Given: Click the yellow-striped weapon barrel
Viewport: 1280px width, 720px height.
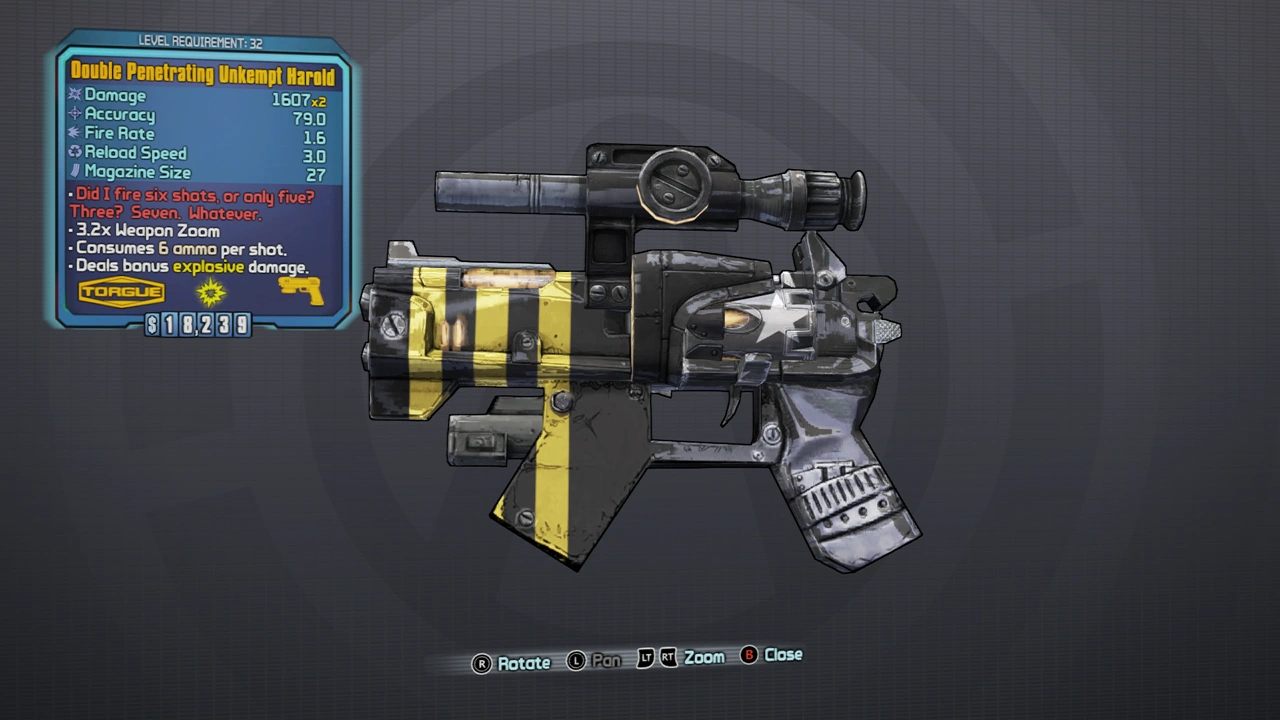Looking at the screenshot, I should 480,320.
